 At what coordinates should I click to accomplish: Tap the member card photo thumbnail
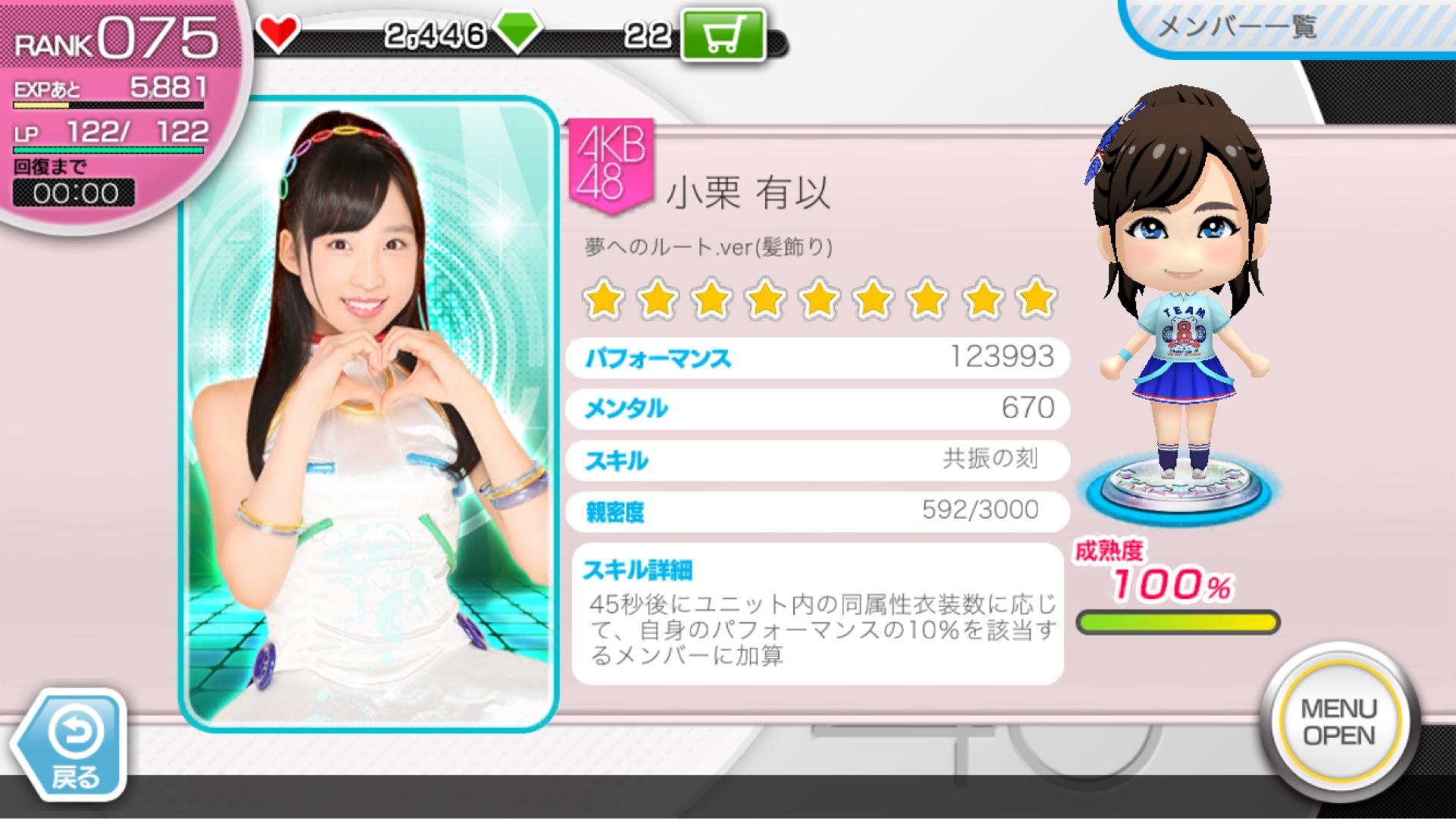[369, 413]
